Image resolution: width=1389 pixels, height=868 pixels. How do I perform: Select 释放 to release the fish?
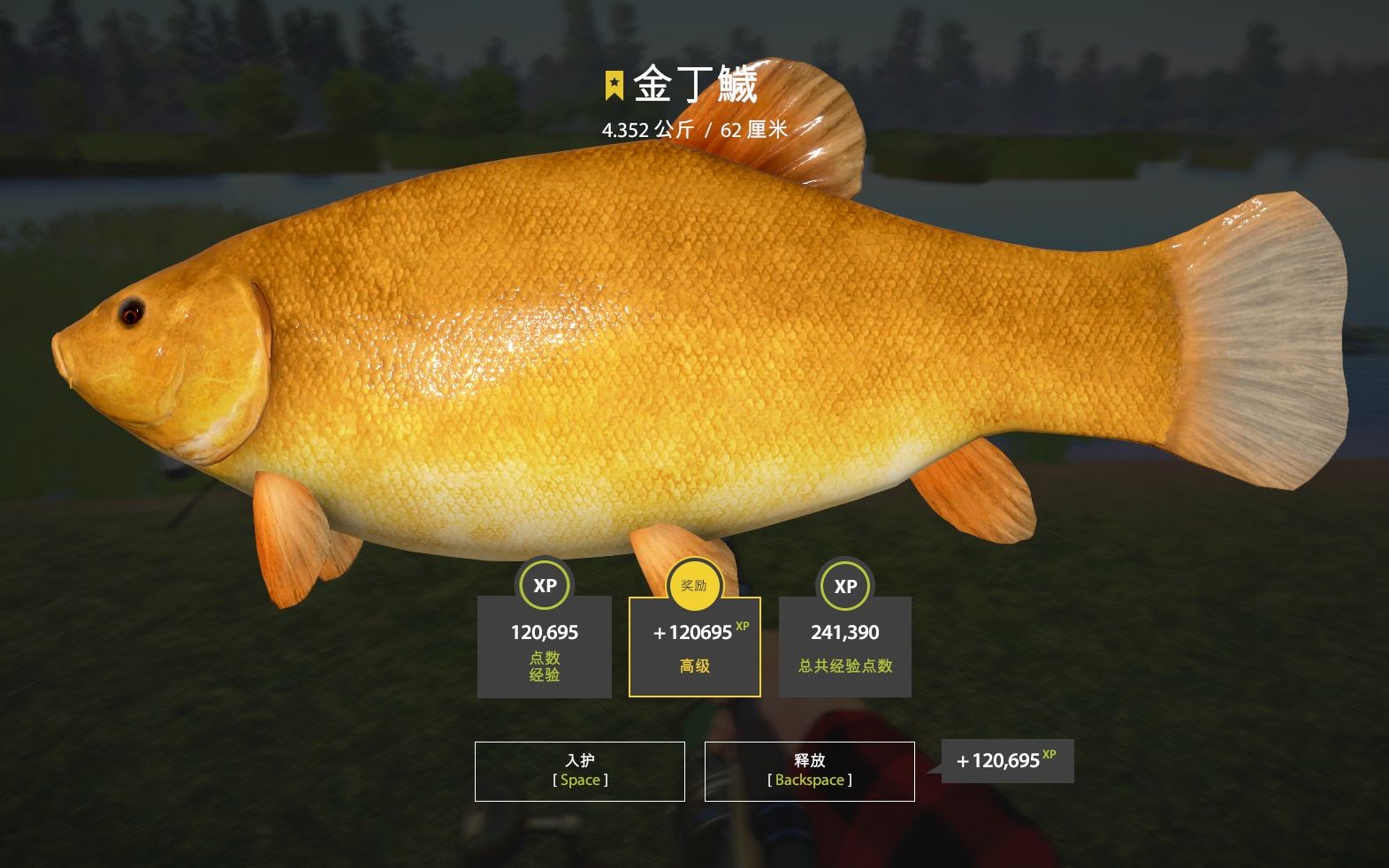(809, 771)
